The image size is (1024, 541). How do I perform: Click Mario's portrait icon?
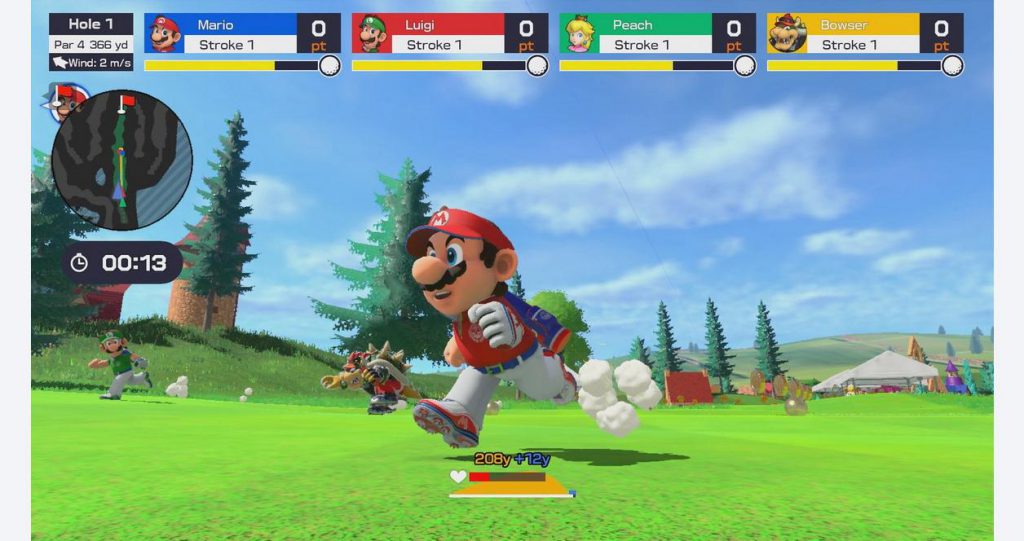point(165,35)
